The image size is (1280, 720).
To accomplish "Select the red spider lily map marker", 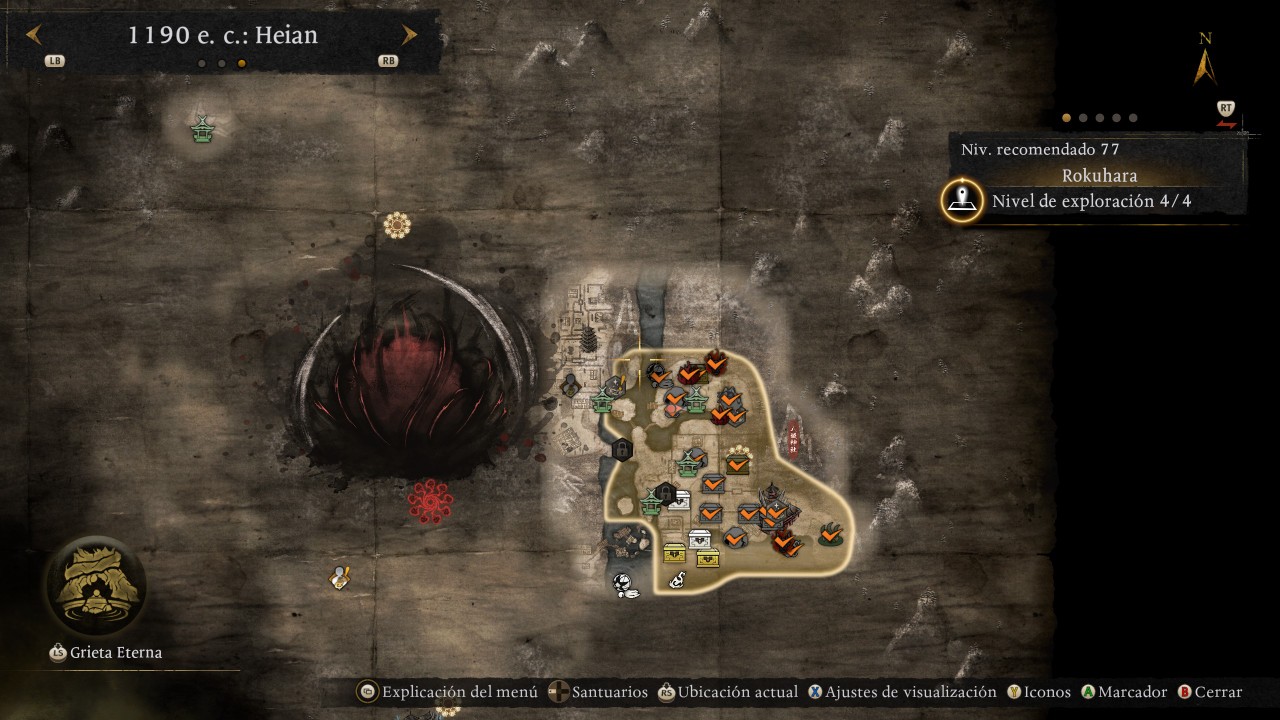I will [430, 500].
